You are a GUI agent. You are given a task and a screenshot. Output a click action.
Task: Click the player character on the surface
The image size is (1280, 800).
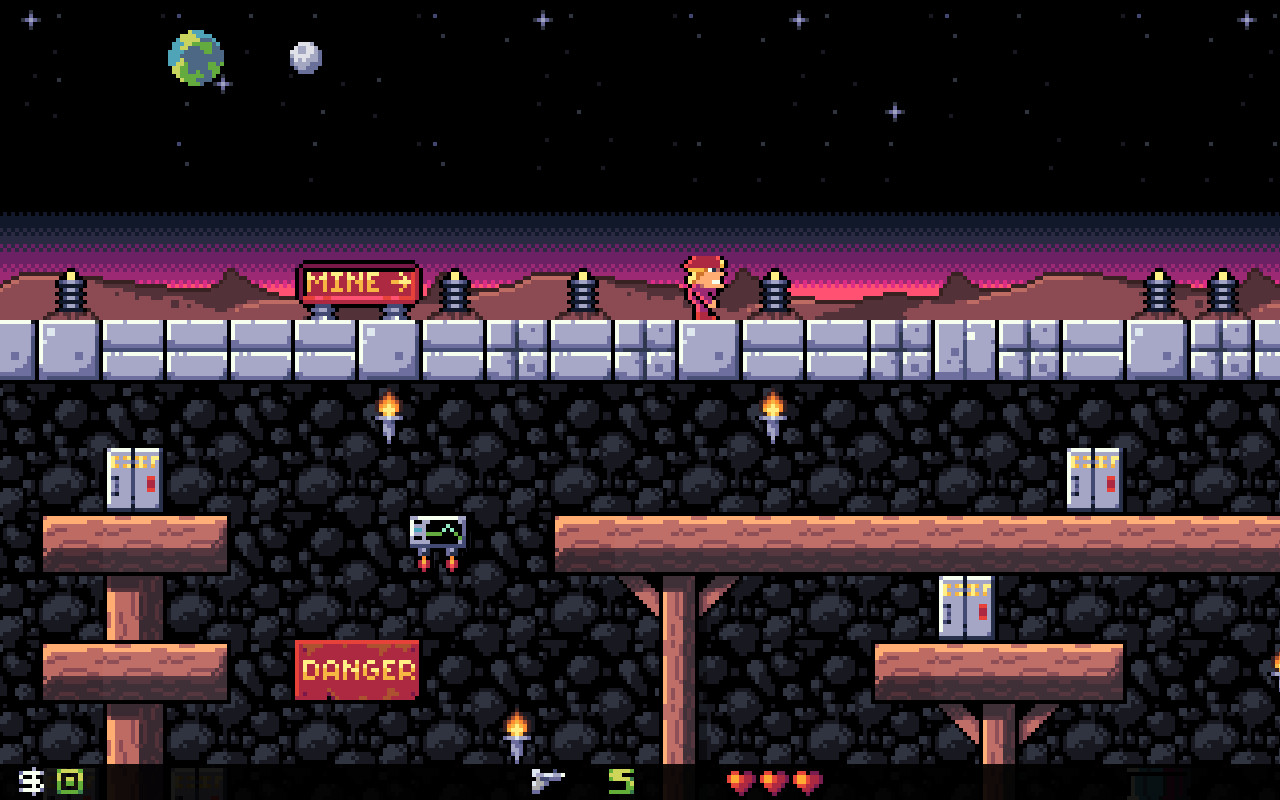(x=705, y=288)
